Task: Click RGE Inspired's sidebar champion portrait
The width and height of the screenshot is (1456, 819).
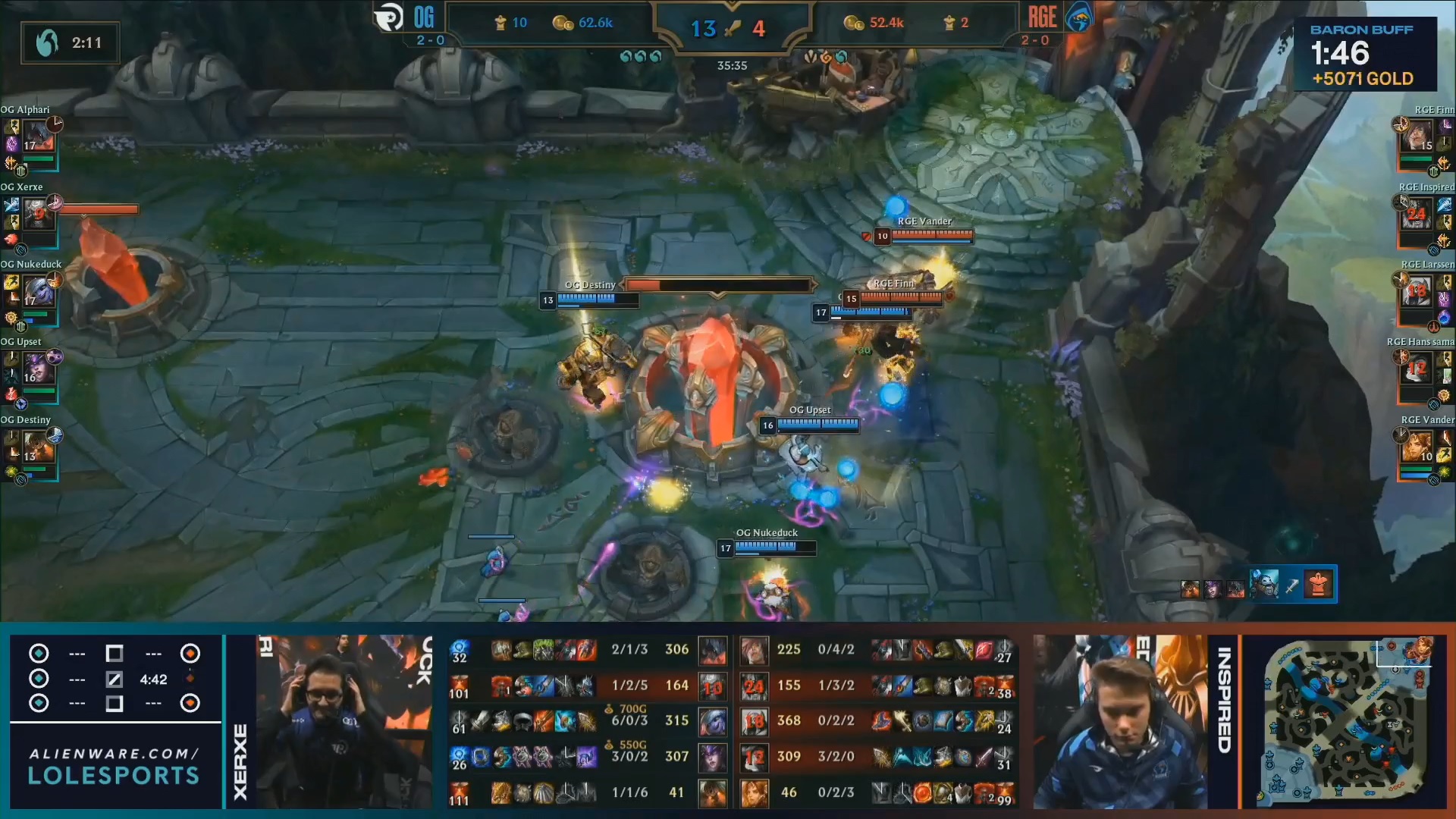Action: pyautogui.click(x=1417, y=215)
